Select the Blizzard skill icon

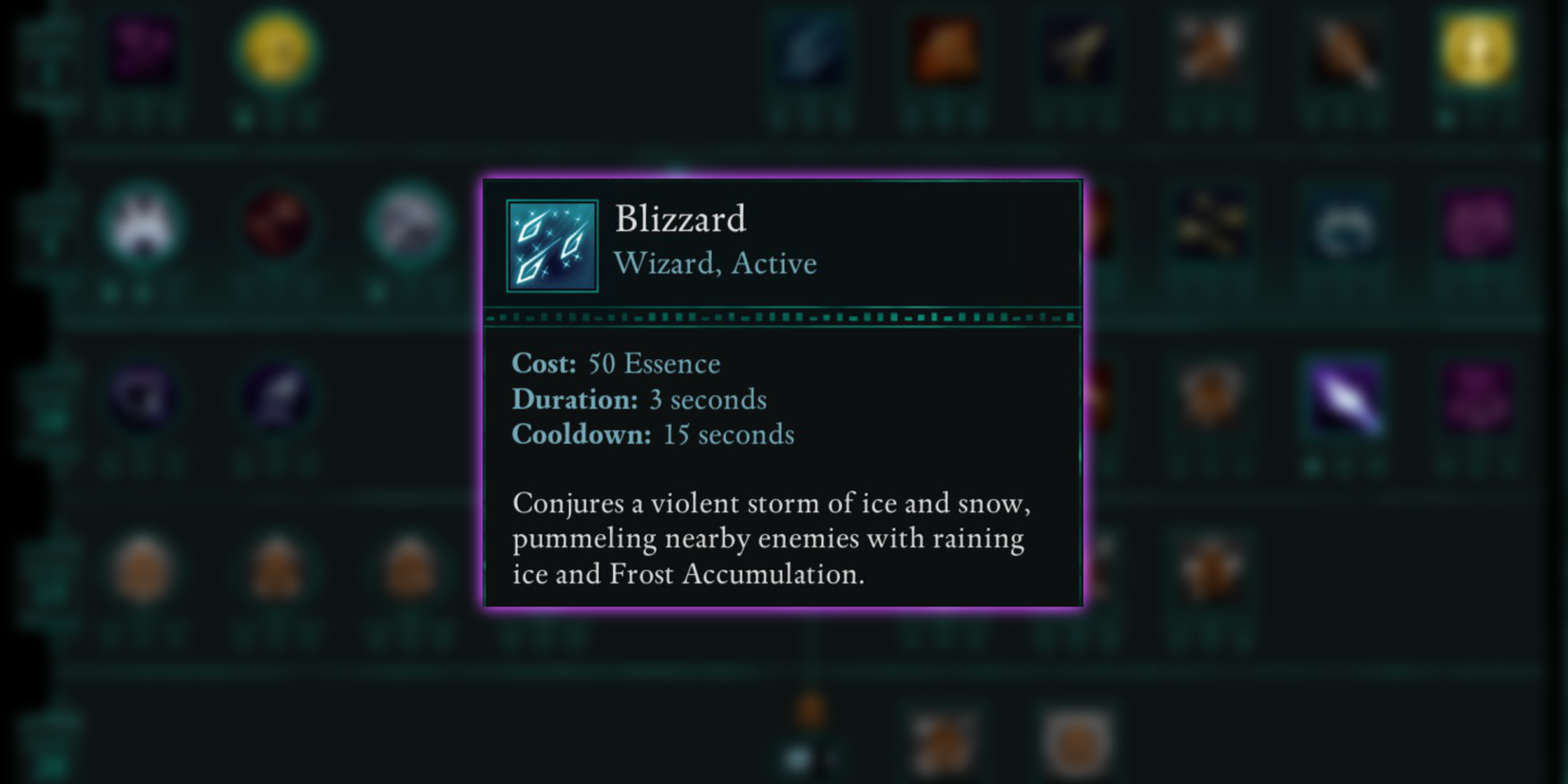pos(551,244)
